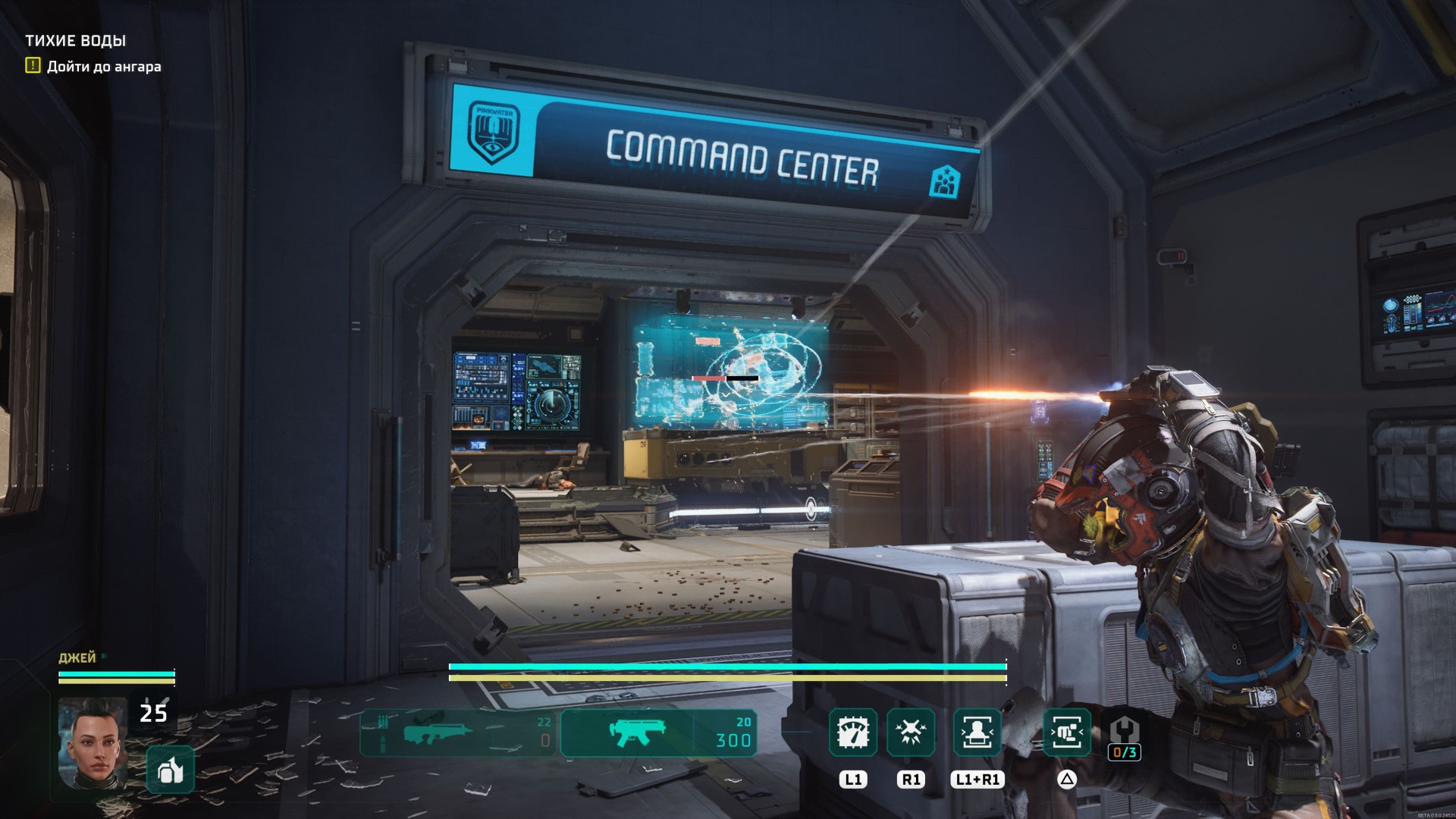Open the class perk icon beside portrait
The image size is (1456, 819).
point(170,770)
